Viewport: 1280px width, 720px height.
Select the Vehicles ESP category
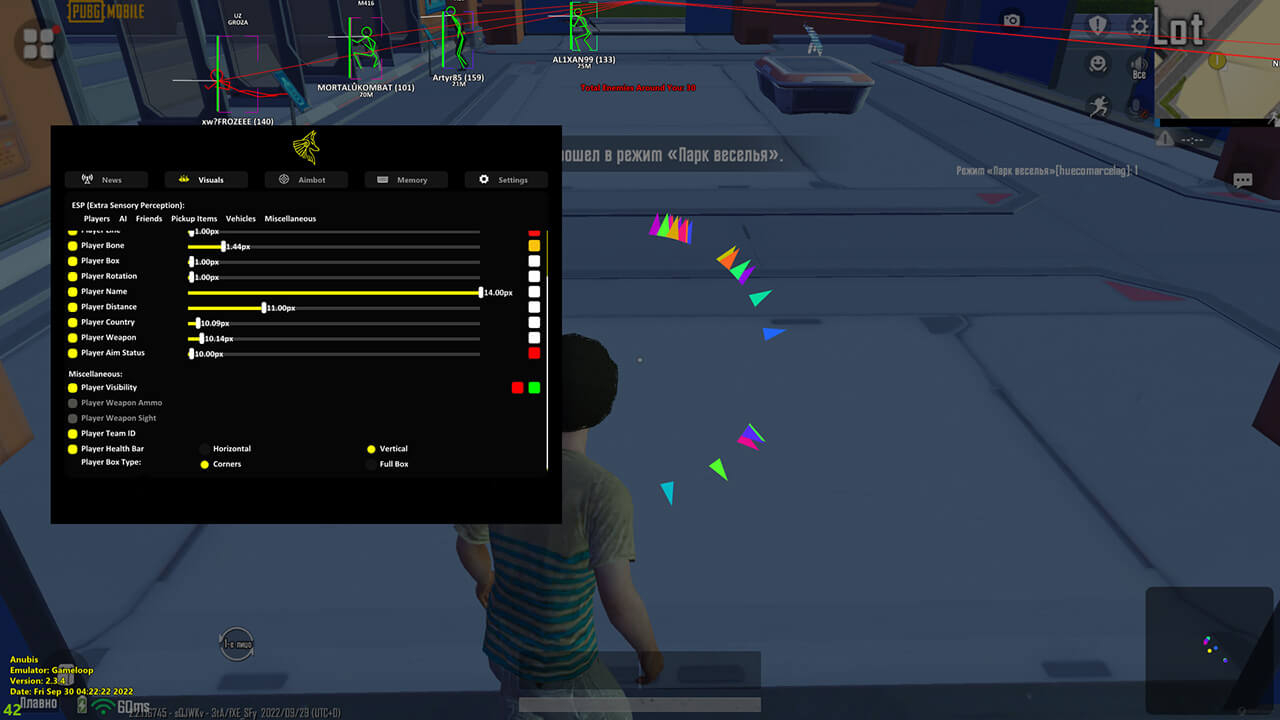tap(240, 218)
